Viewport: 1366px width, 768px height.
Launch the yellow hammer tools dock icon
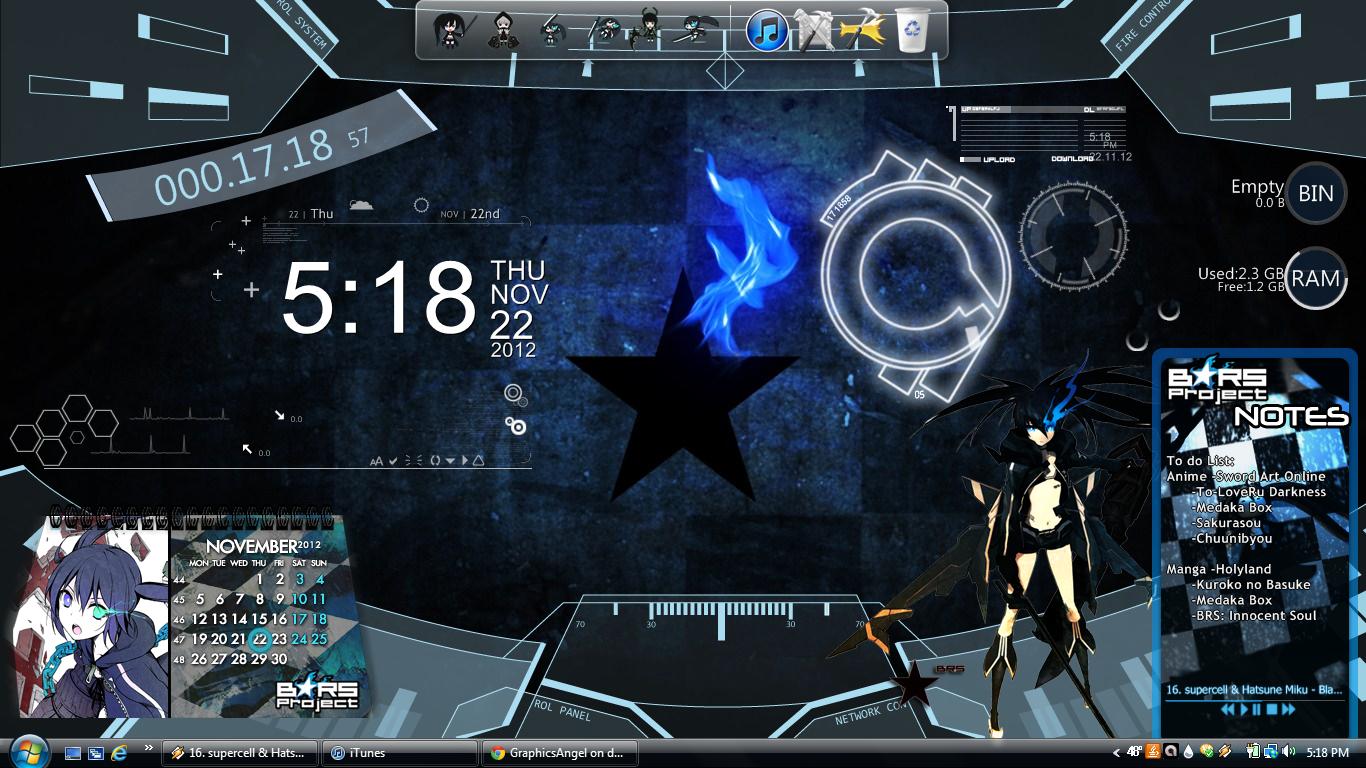tap(862, 30)
